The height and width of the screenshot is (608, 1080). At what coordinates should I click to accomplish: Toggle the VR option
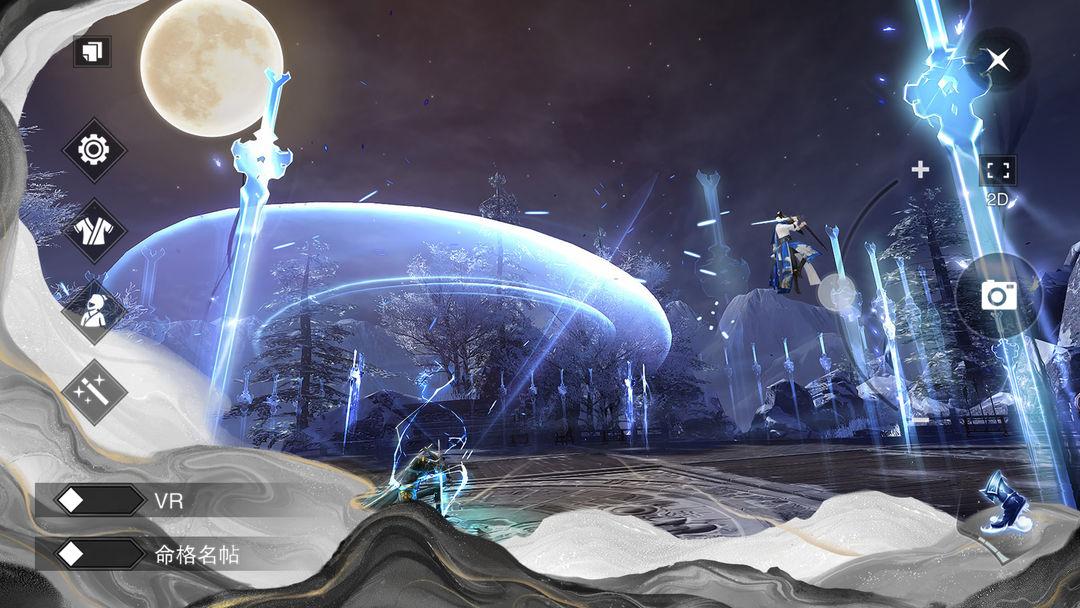pyautogui.click(x=100, y=501)
